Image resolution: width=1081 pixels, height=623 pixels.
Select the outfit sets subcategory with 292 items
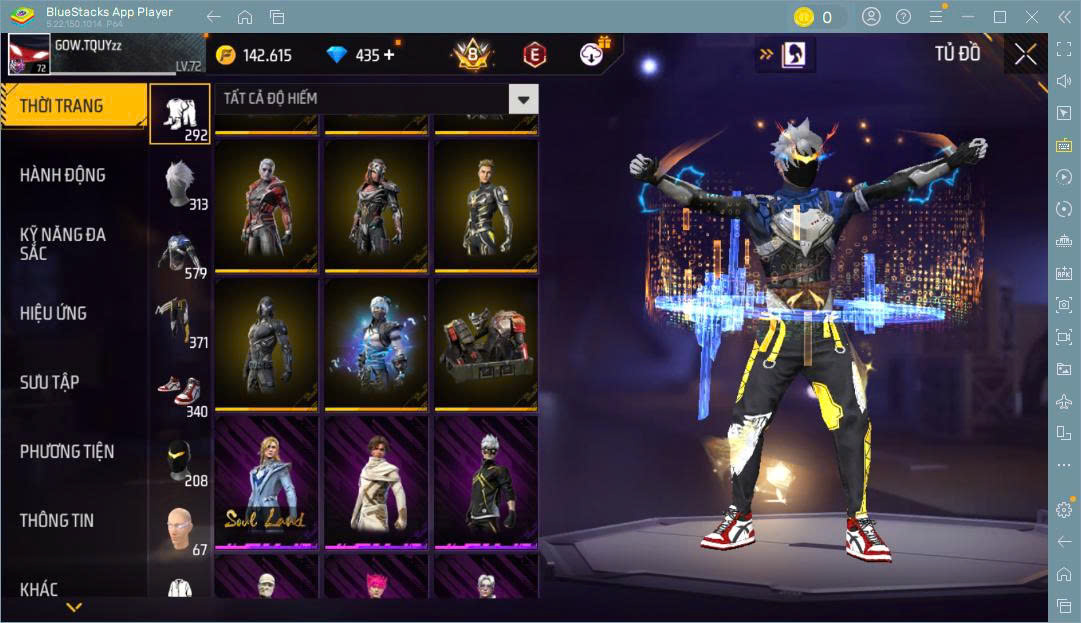[180, 114]
